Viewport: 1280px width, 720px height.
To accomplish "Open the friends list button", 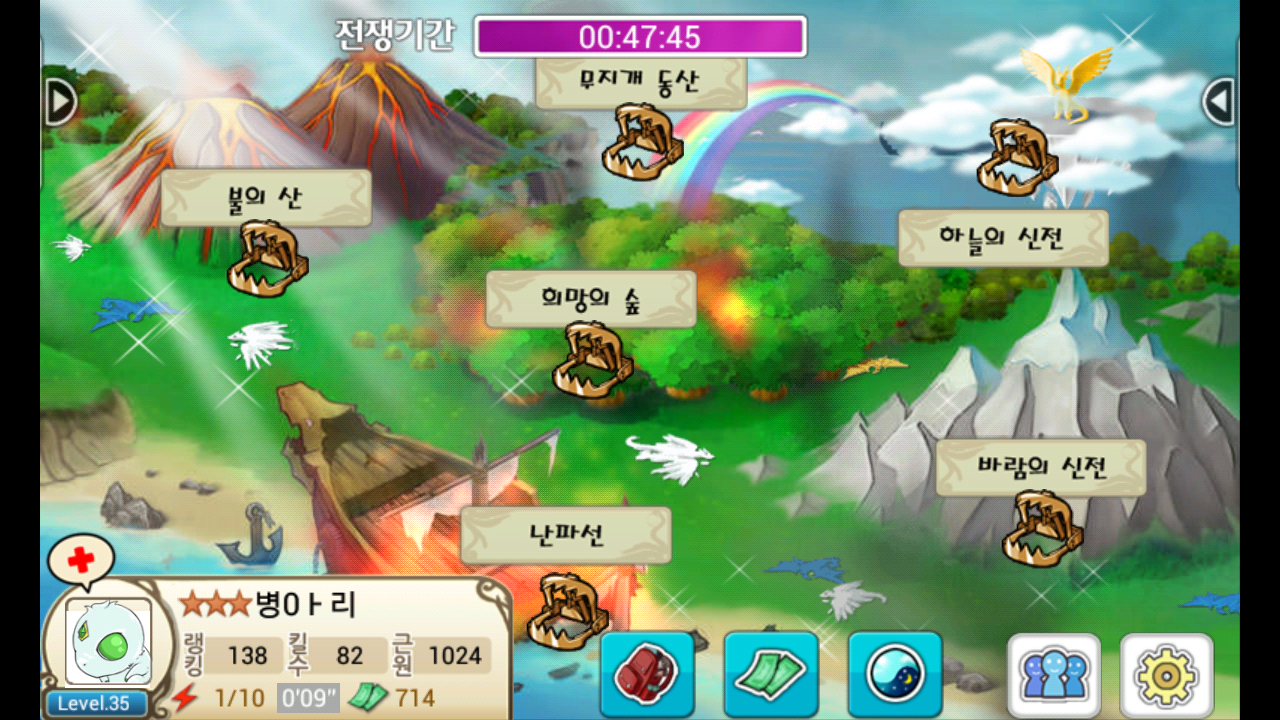I will click(1054, 675).
